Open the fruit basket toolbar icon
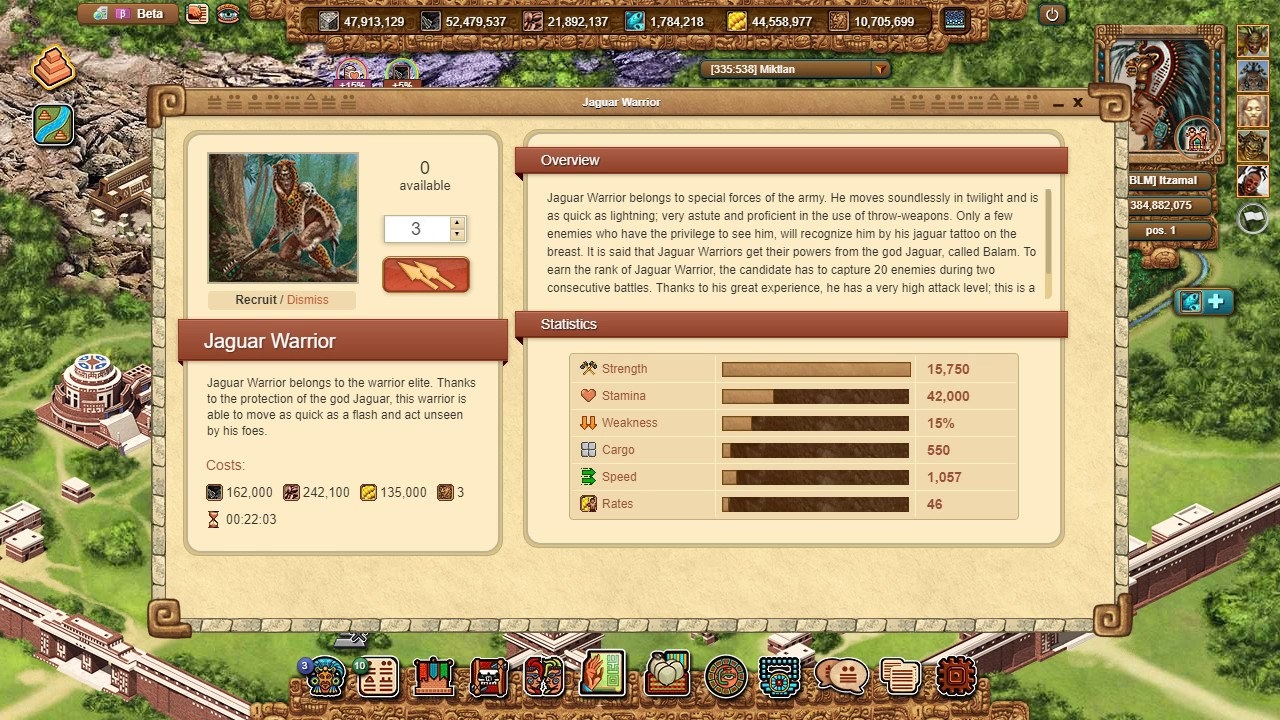Screen dimensions: 1280x720 click(x=665, y=675)
